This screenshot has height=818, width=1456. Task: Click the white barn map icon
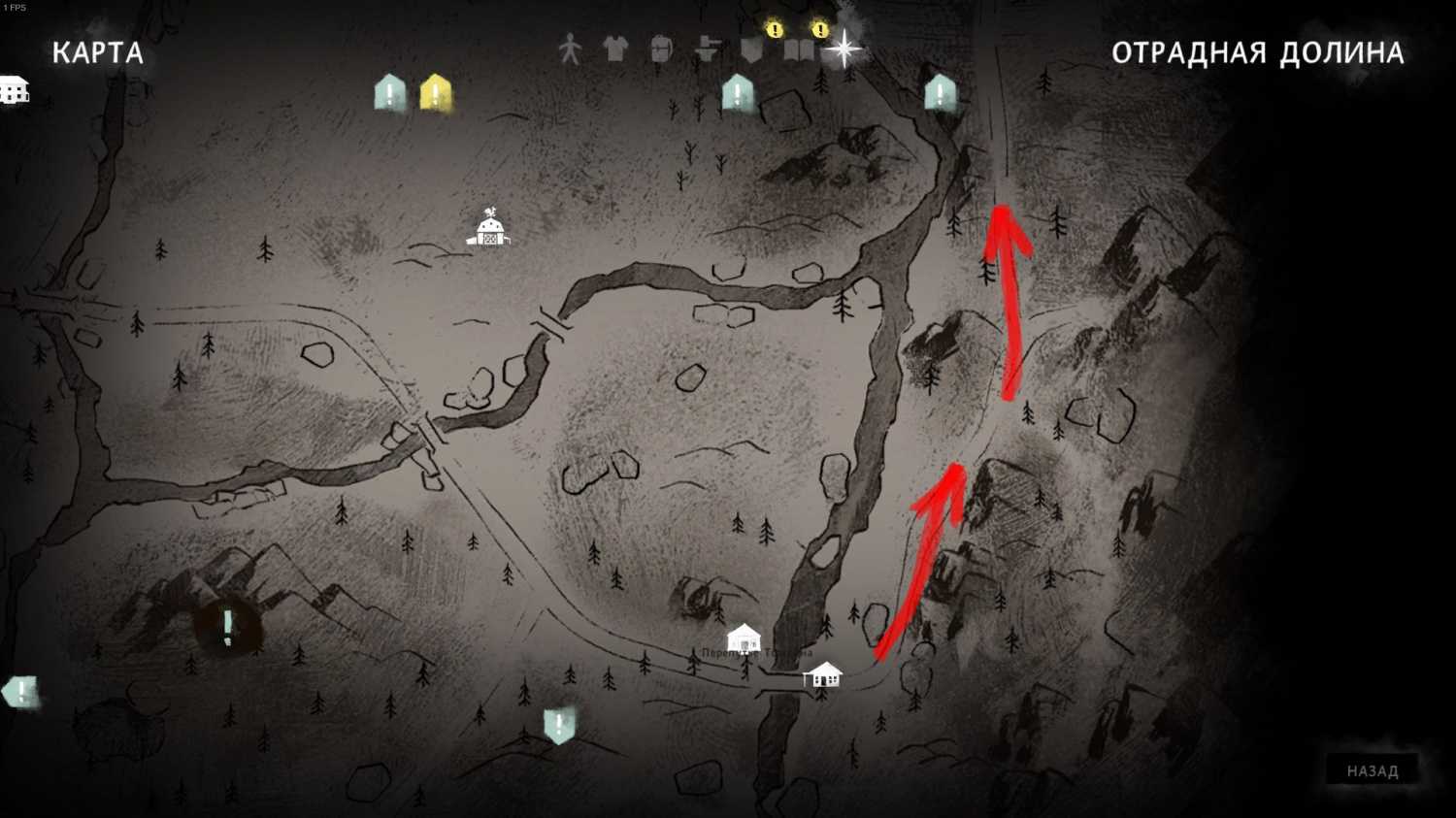[488, 229]
